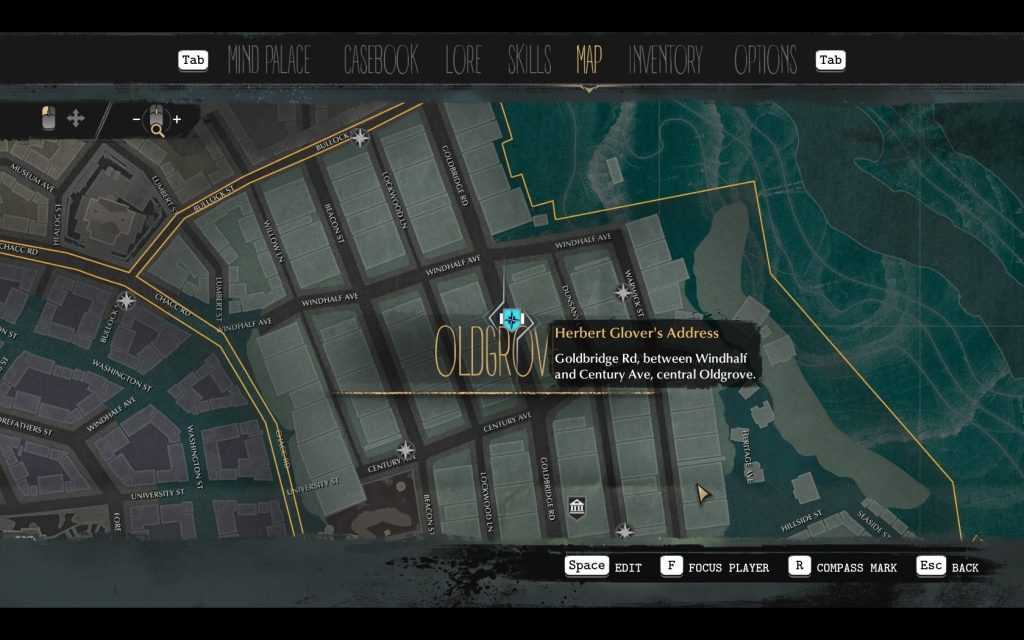Click the columned building map marker
This screenshot has height=640, width=1024.
tap(577, 509)
